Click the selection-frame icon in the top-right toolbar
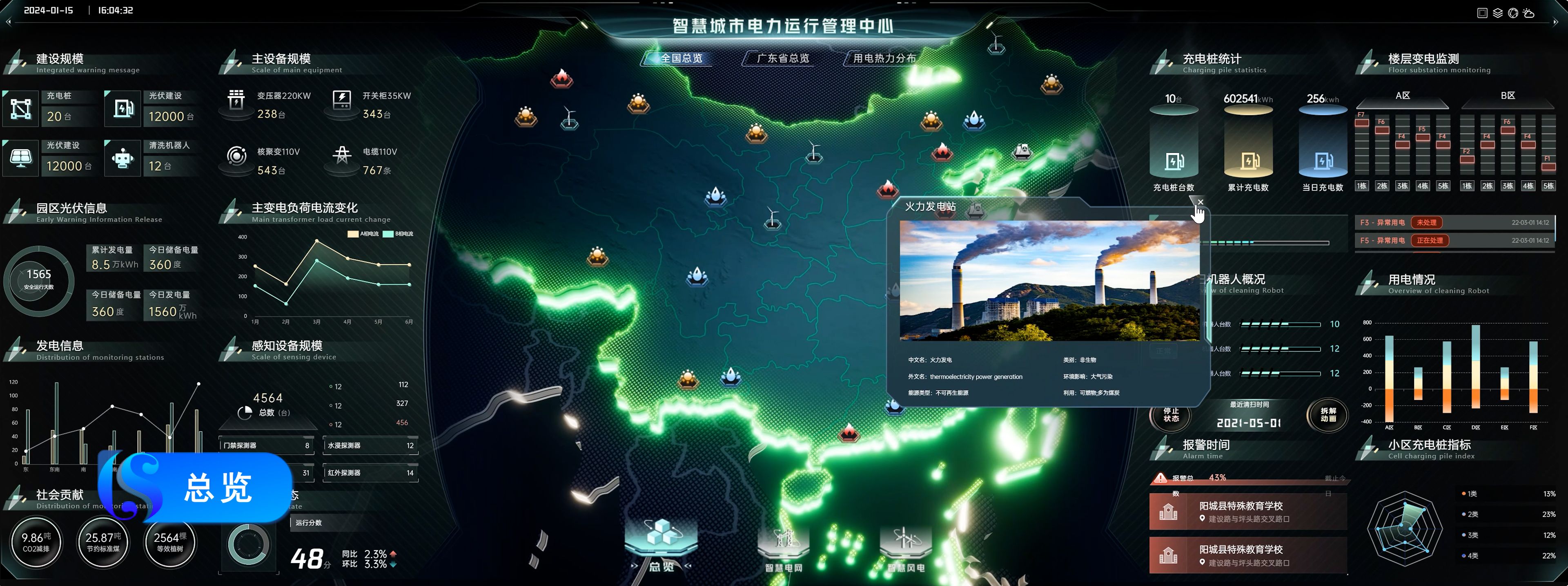1568x586 pixels. tap(1483, 13)
